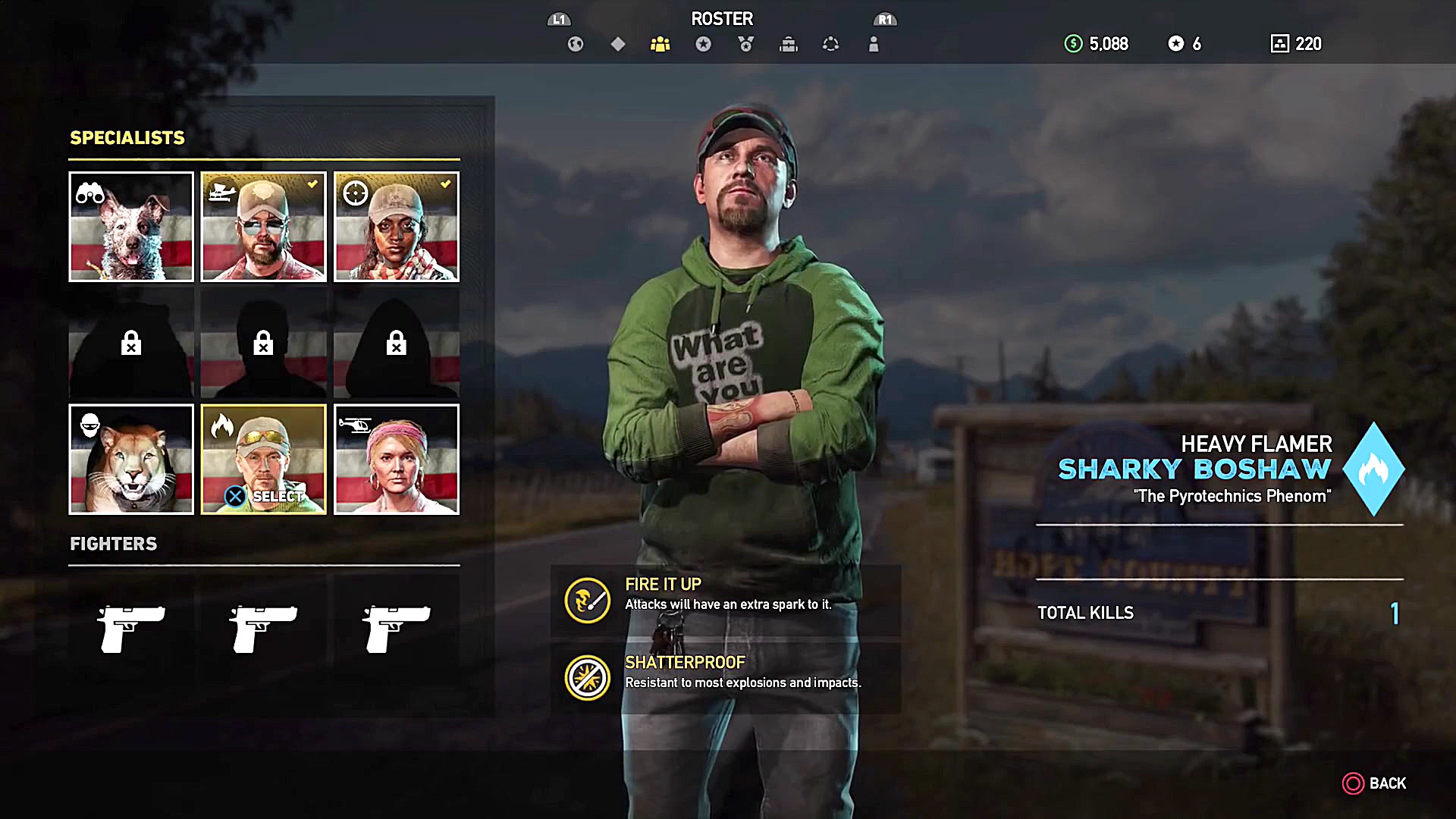Open the character profile icon at top right
The height and width of the screenshot is (819, 1456).
(x=874, y=44)
